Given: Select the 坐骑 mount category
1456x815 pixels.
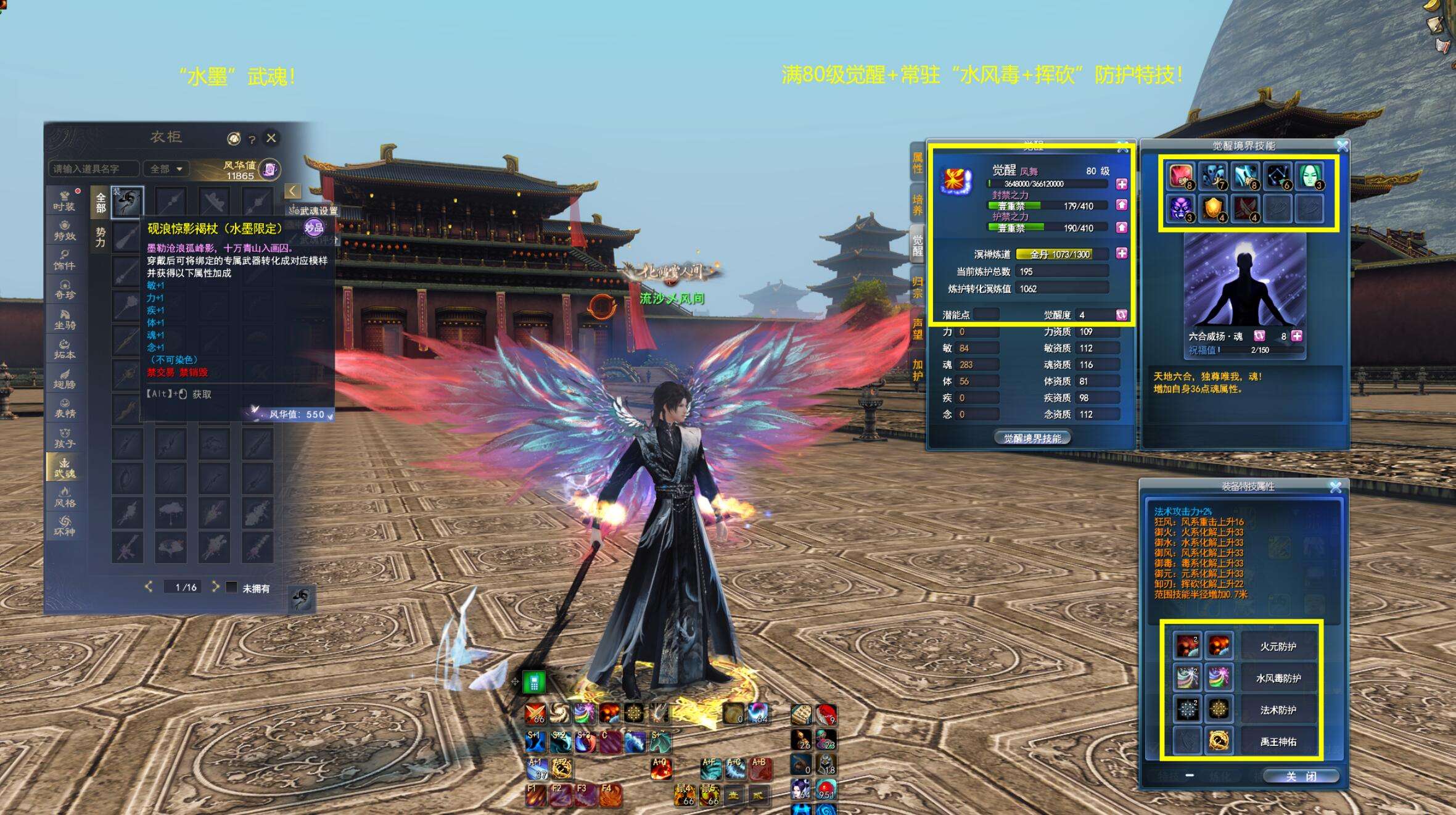Looking at the screenshot, I should [64, 319].
